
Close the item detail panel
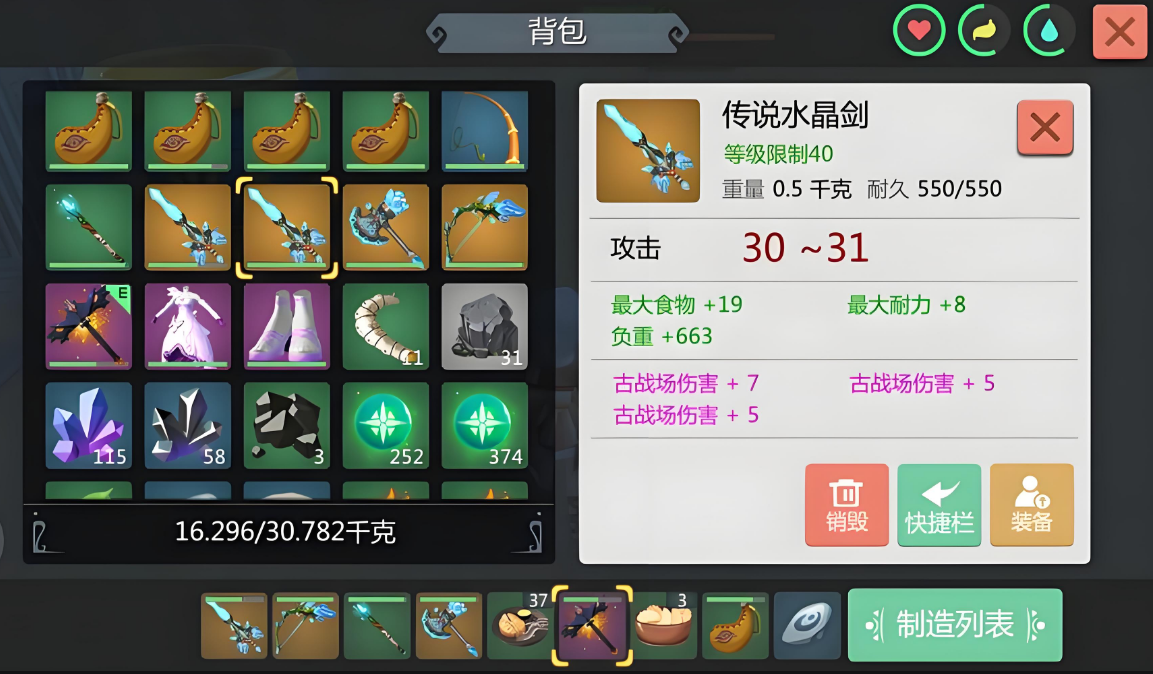[x=1044, y=128]
